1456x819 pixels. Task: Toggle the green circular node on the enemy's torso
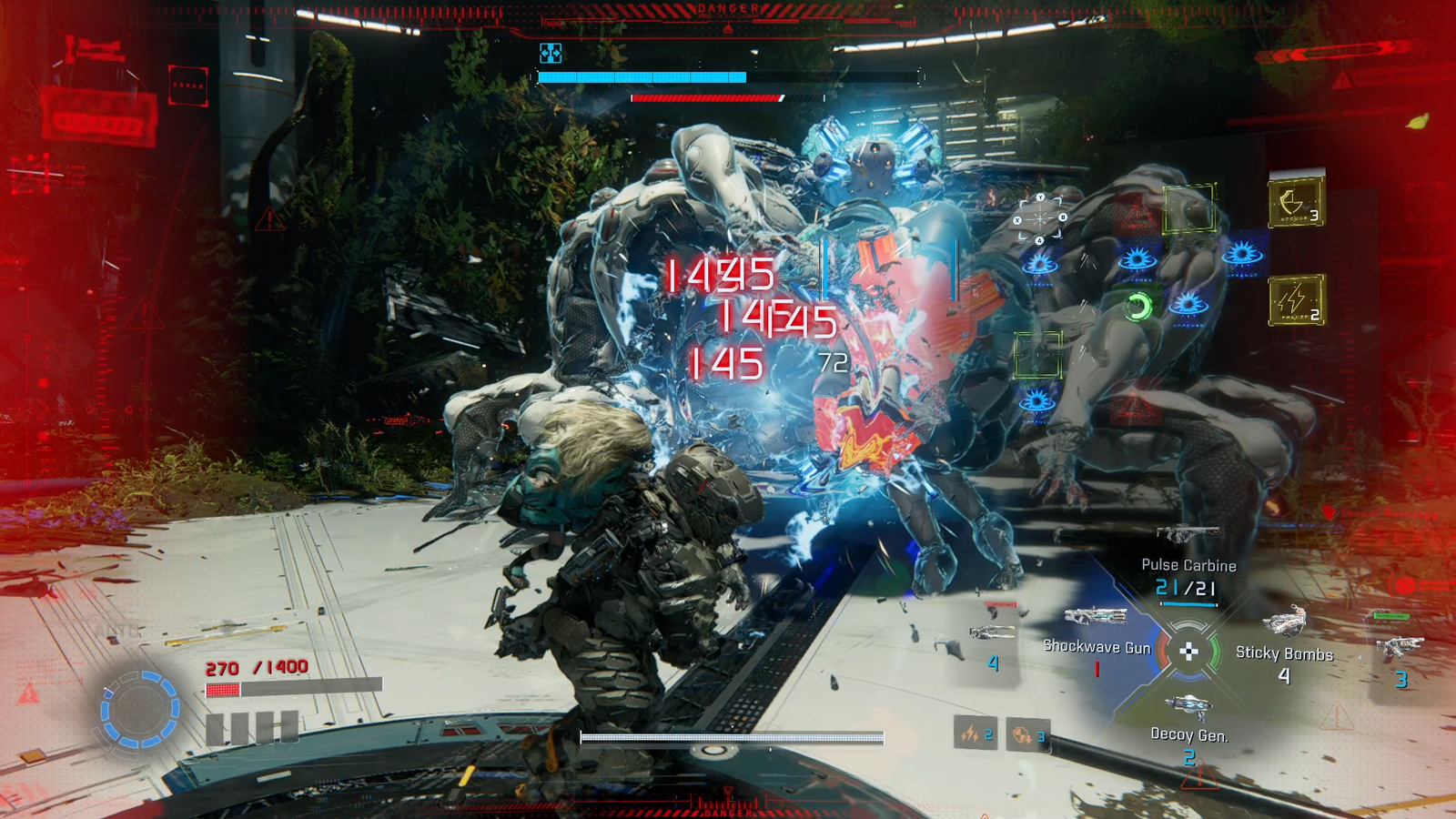(x=1138, y=307)
